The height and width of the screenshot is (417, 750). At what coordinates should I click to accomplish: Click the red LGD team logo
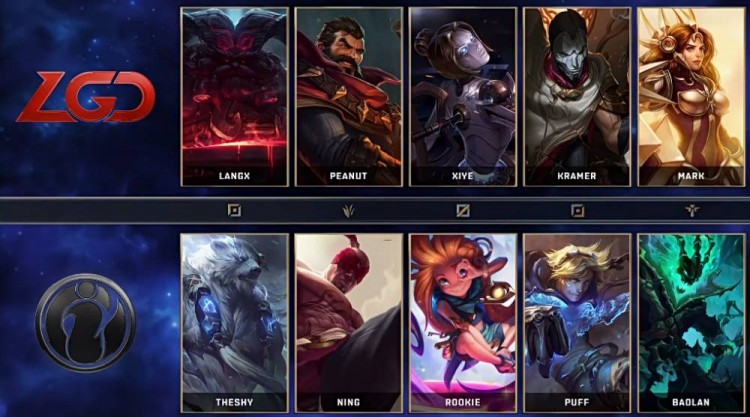tap(86, 99)
